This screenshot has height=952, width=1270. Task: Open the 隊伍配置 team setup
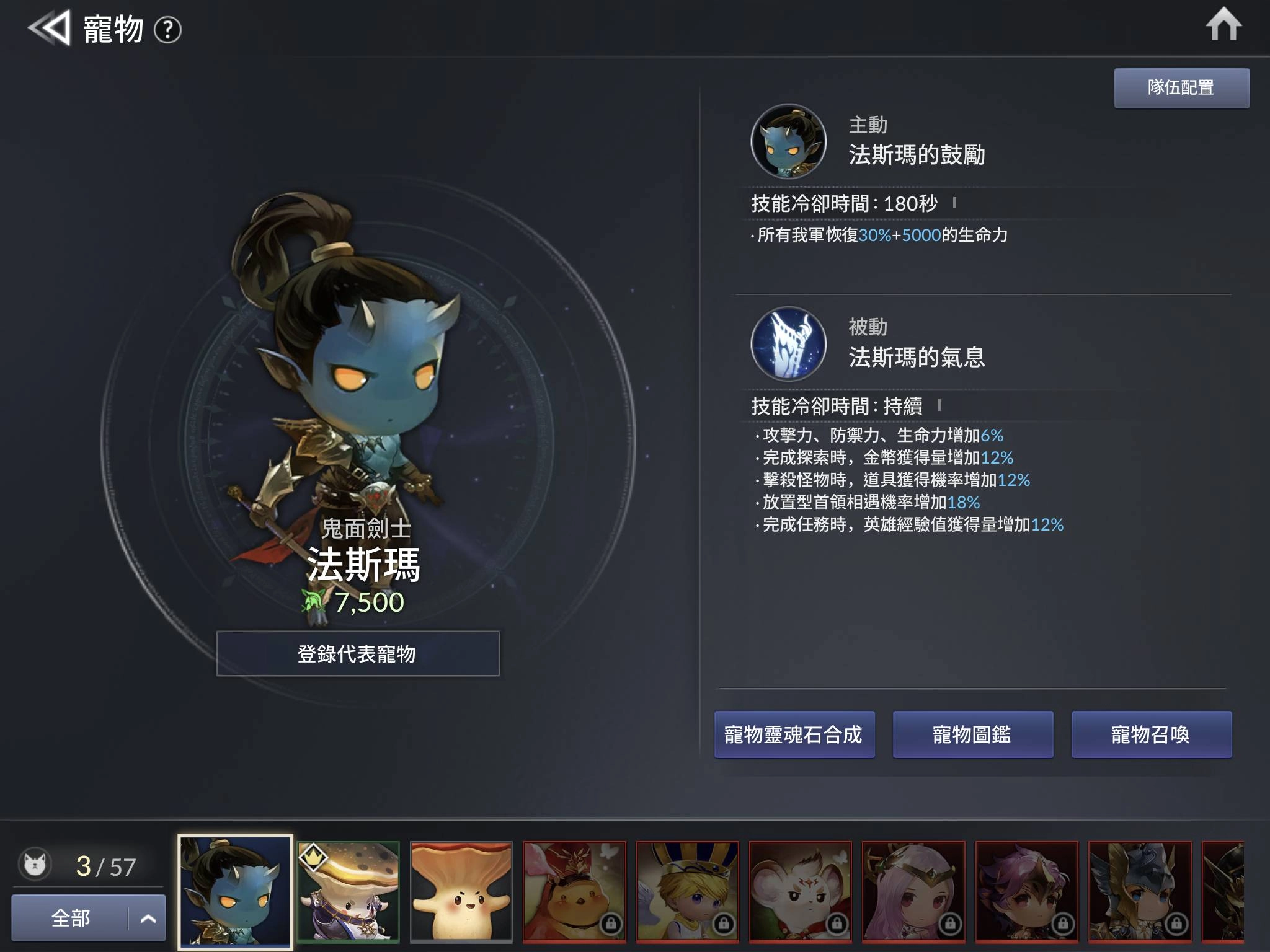(x=1181, y=88)
